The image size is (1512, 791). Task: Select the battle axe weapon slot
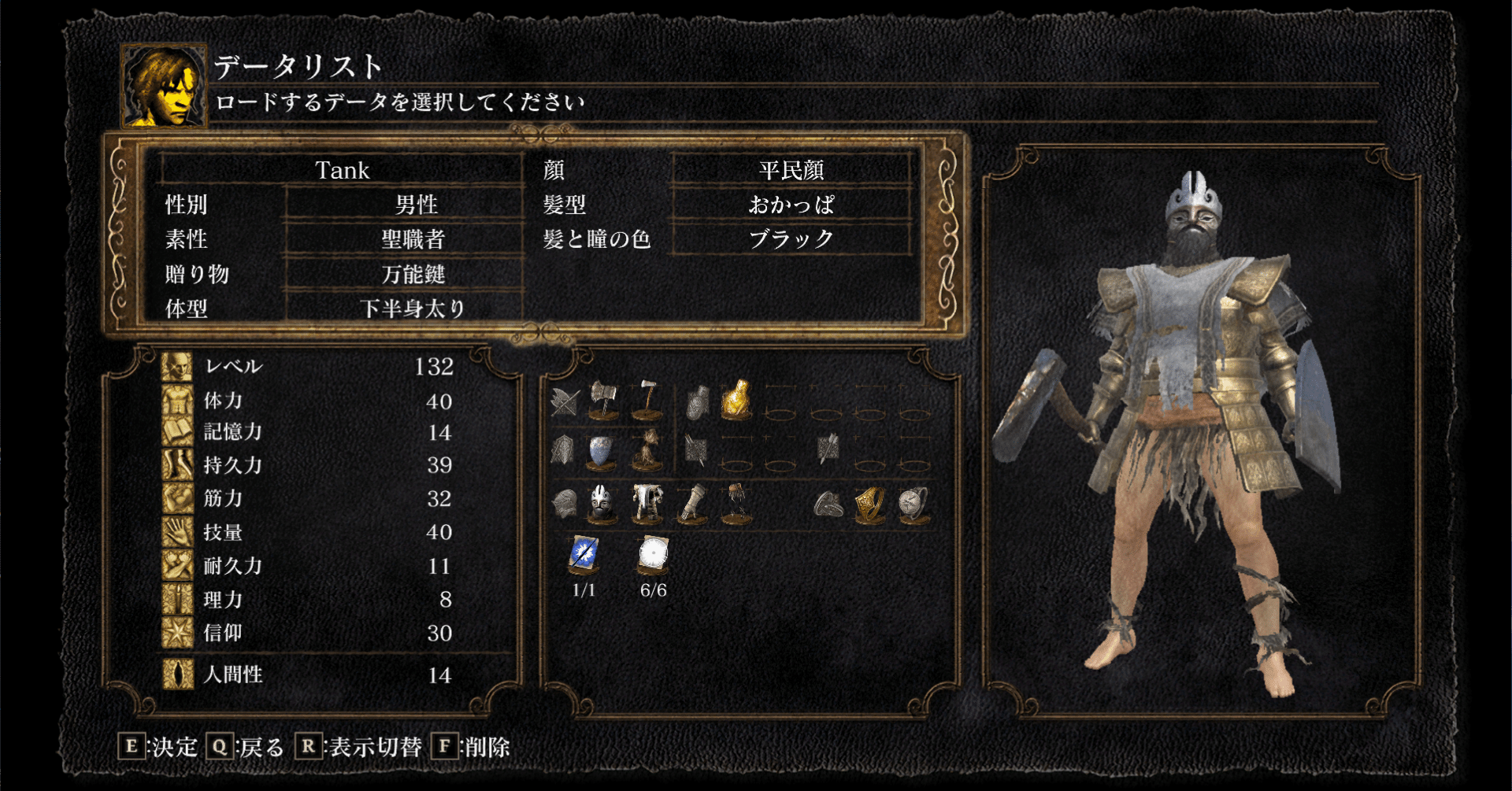point(602,400)
